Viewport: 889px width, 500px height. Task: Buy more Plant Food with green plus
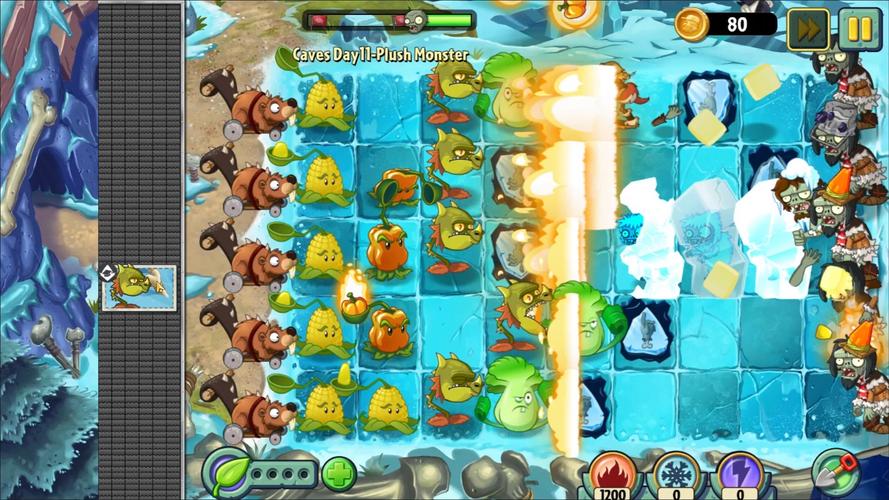(x=338, y=472)
